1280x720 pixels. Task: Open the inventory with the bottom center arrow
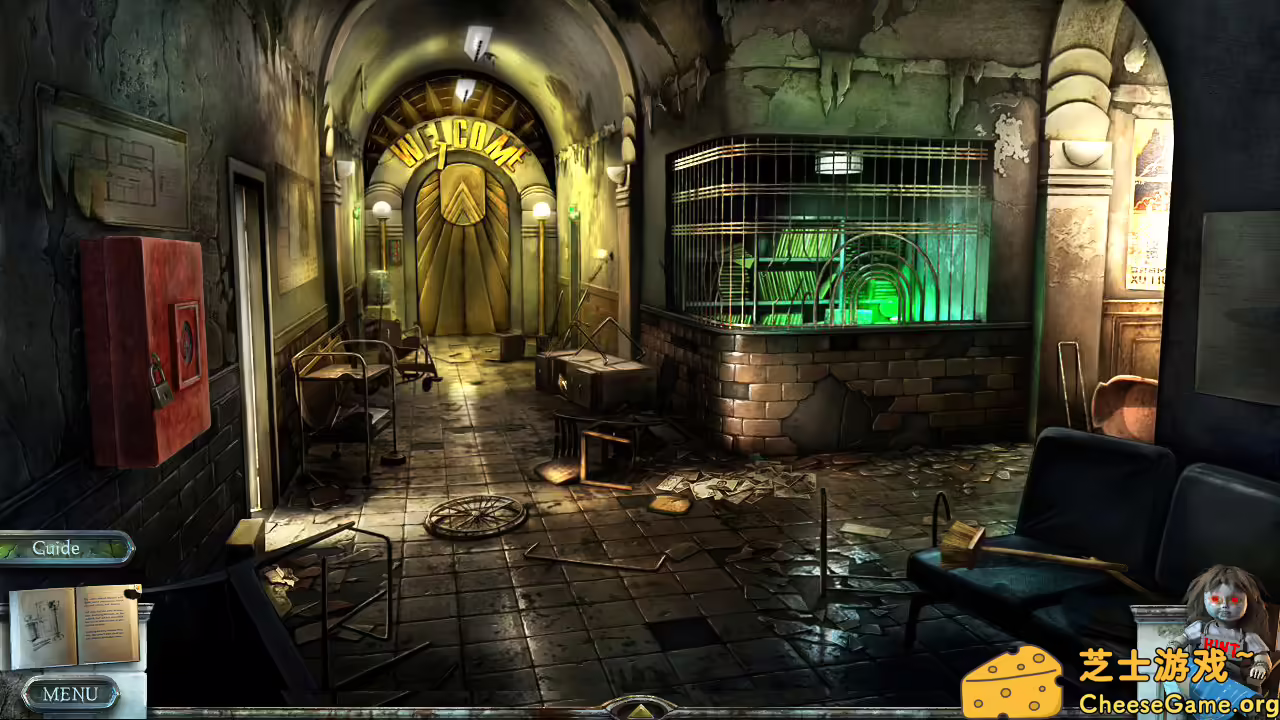tap(640, 710)
